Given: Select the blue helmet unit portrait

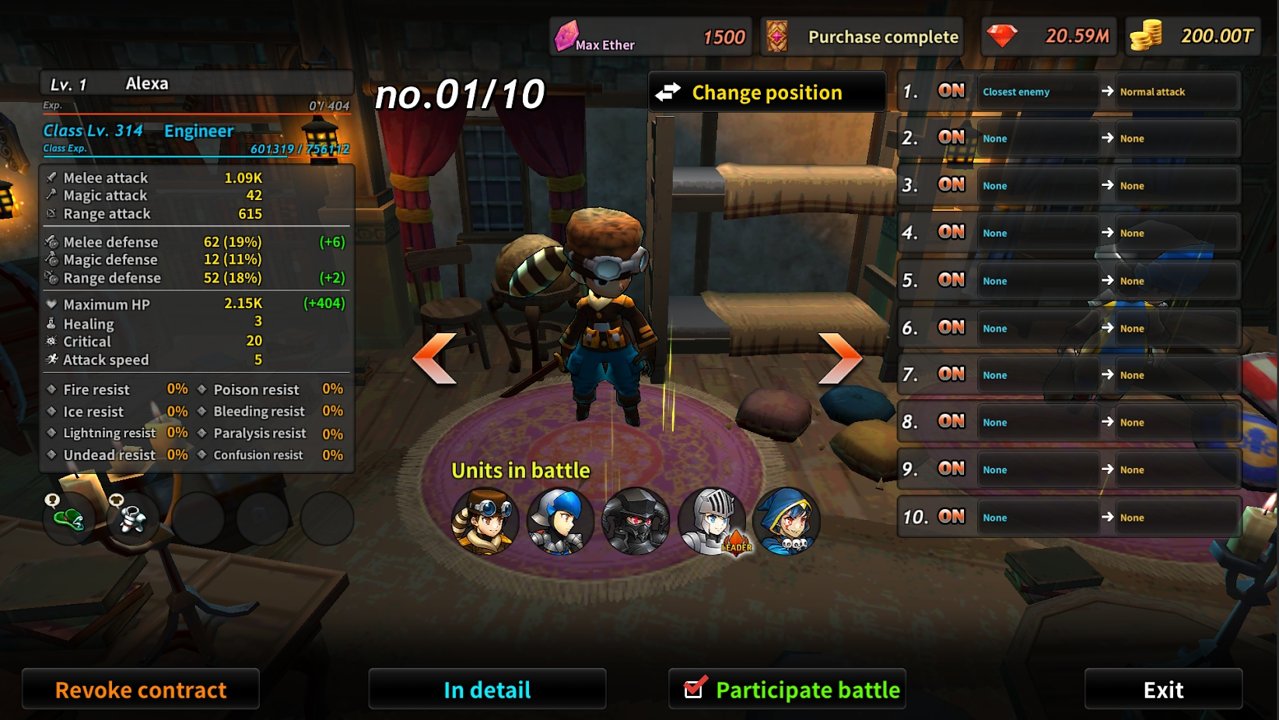Looking at the screenshot, I should tap(560, 521).
